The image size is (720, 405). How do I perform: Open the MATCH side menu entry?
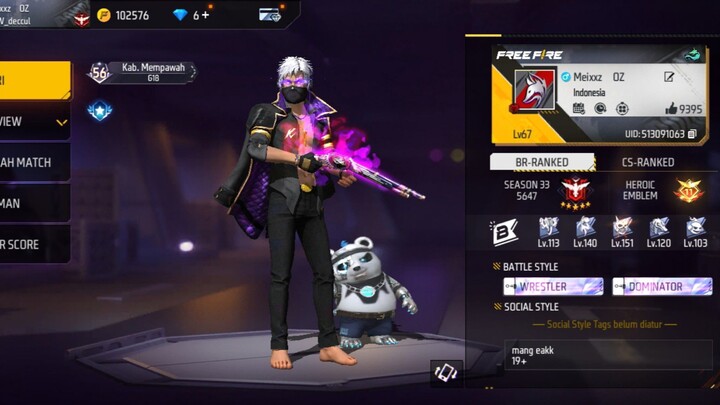coord(34,162)
